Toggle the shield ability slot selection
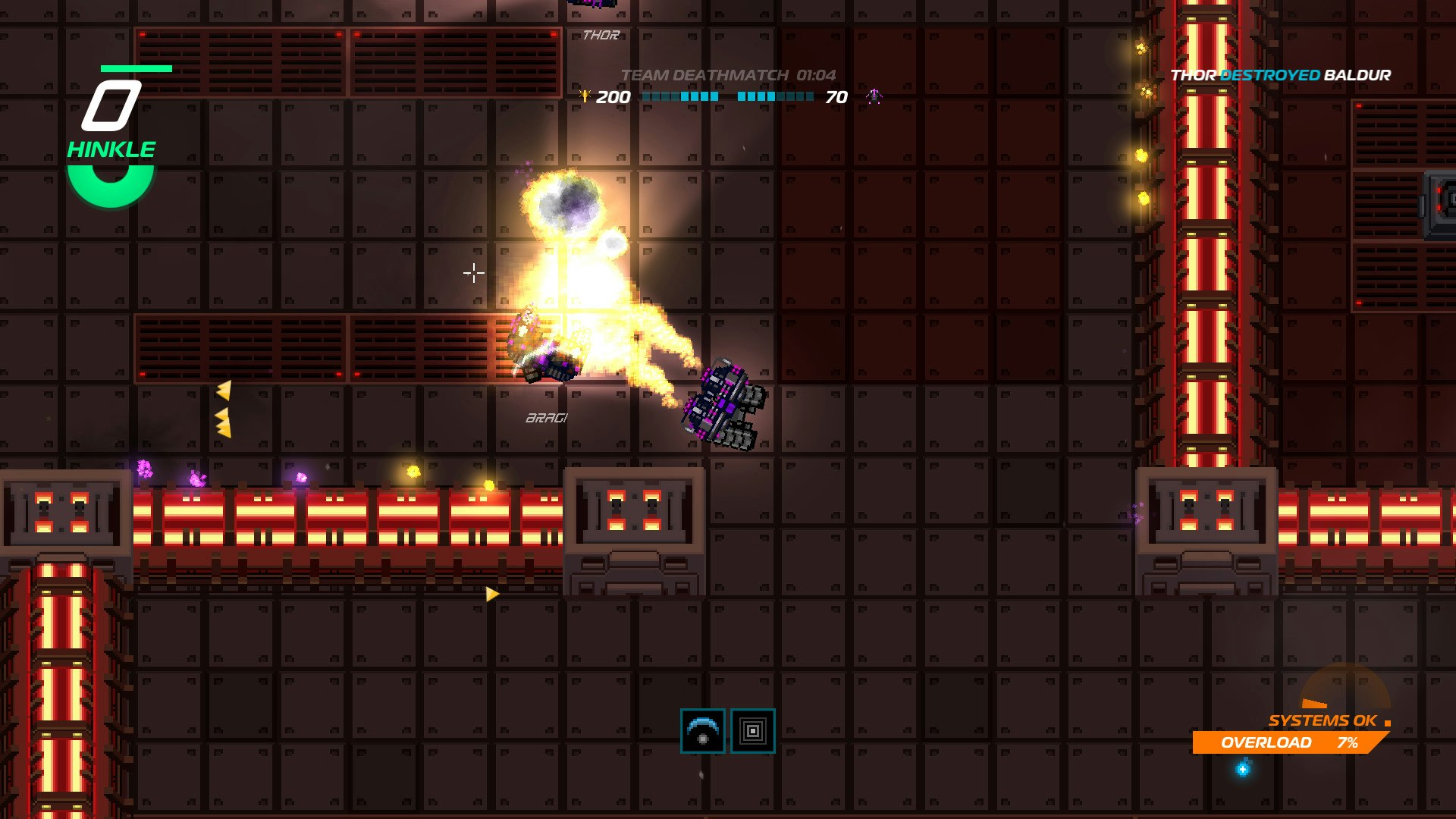The height and width of the screenshot is (819, 1456). click(x=702, y=731)
